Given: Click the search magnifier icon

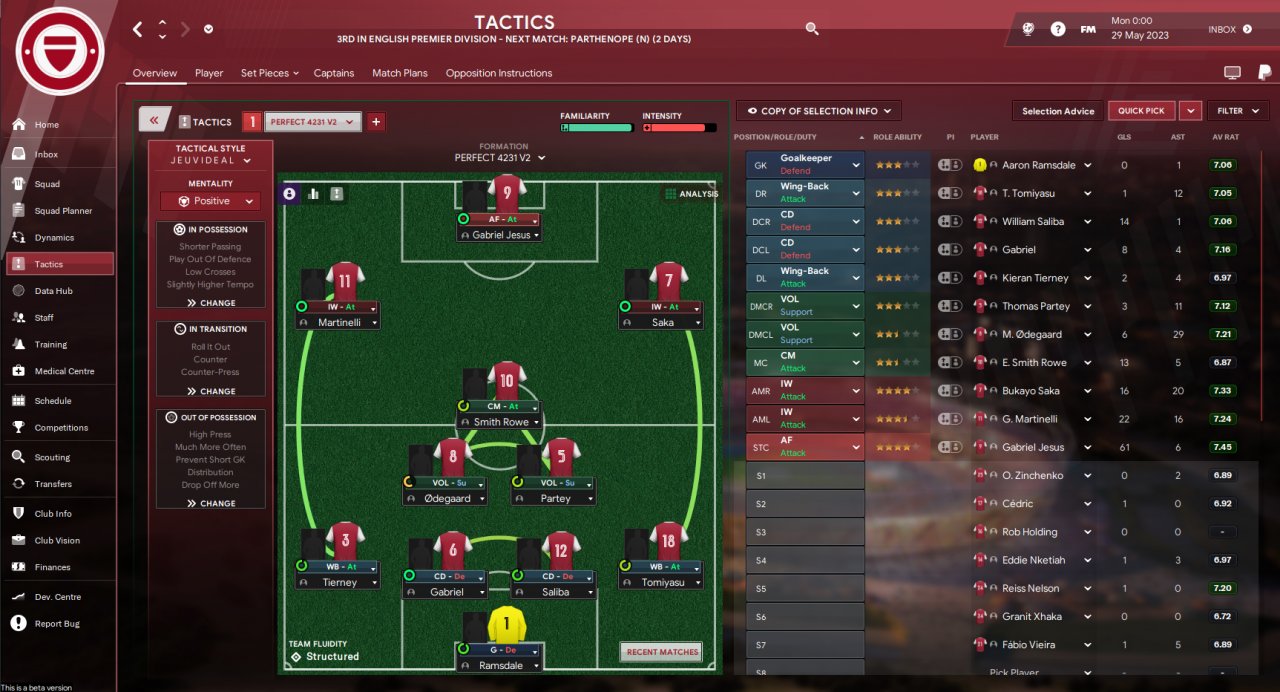Looking at the screenshot, I should tap(812, 30).
